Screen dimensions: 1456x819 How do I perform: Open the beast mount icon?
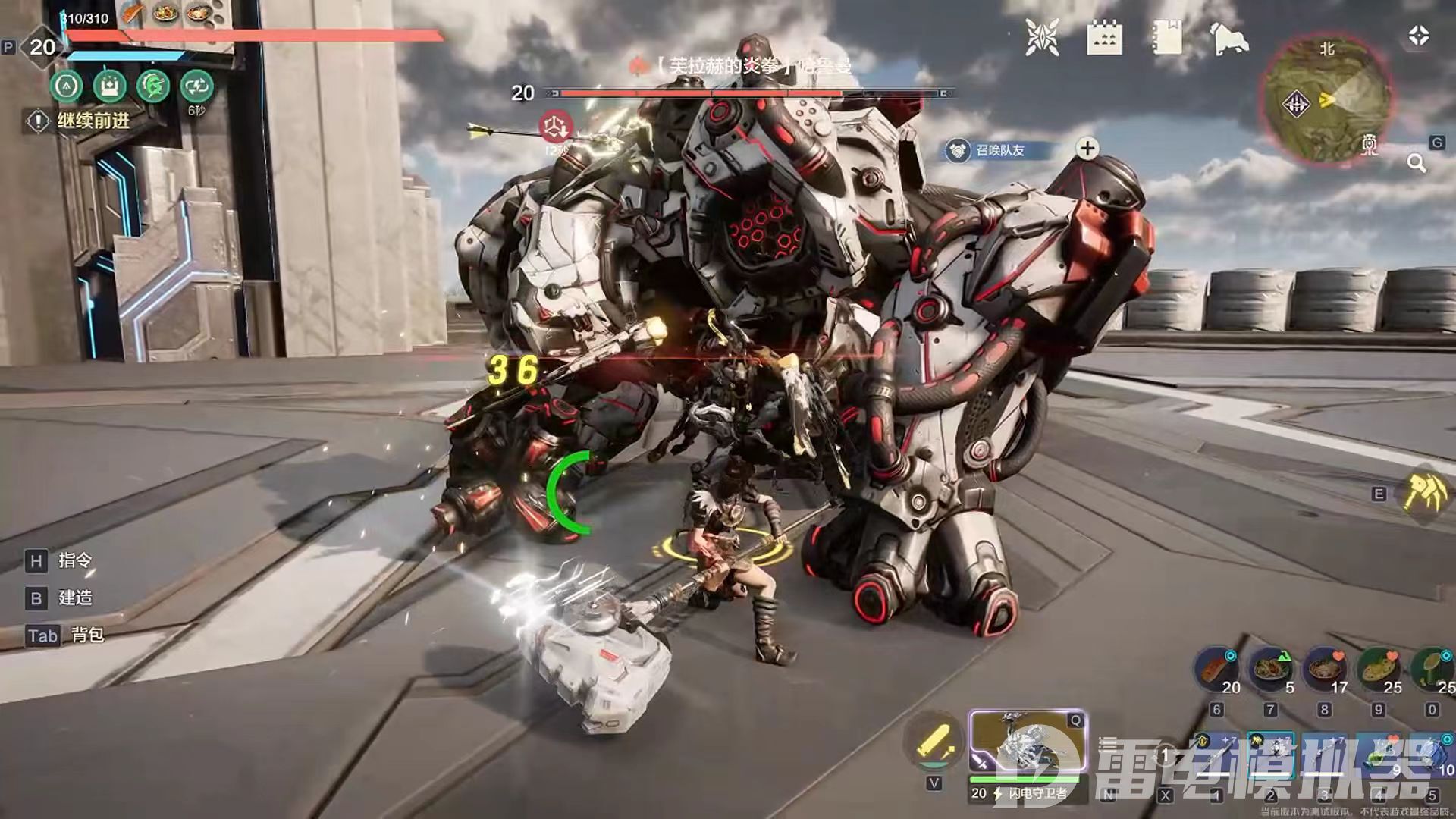tap(1228, 38)
